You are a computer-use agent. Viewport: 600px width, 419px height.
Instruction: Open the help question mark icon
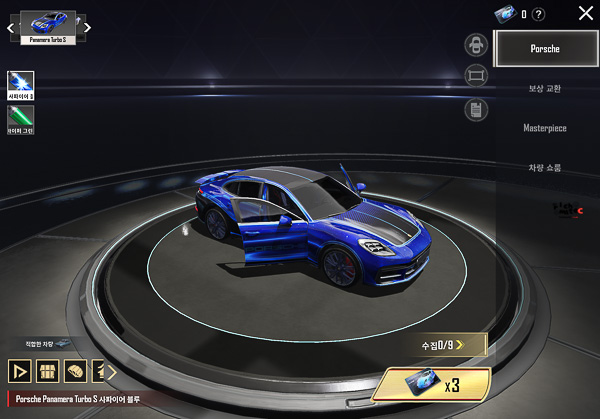coord(539,14)
